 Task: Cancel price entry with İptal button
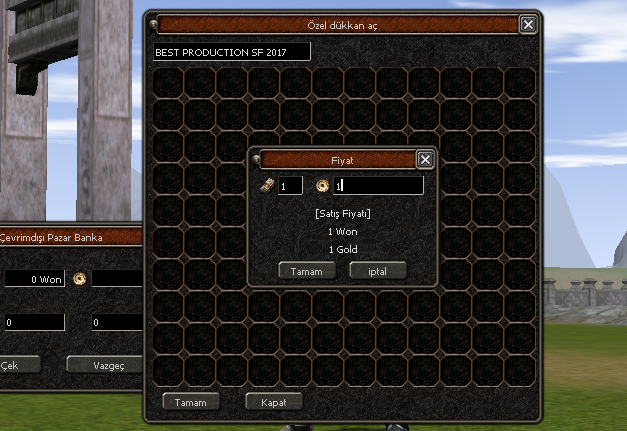(x=377, y=271)
